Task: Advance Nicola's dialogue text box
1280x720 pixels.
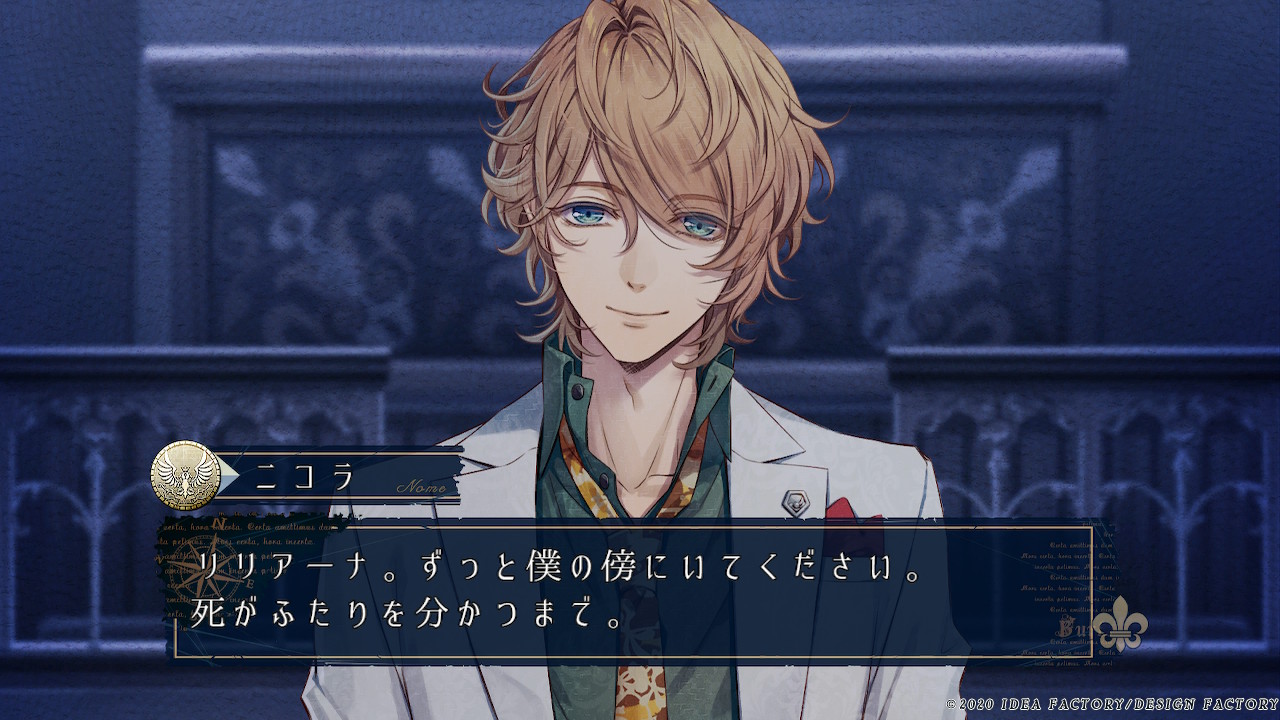Action: 640,592
